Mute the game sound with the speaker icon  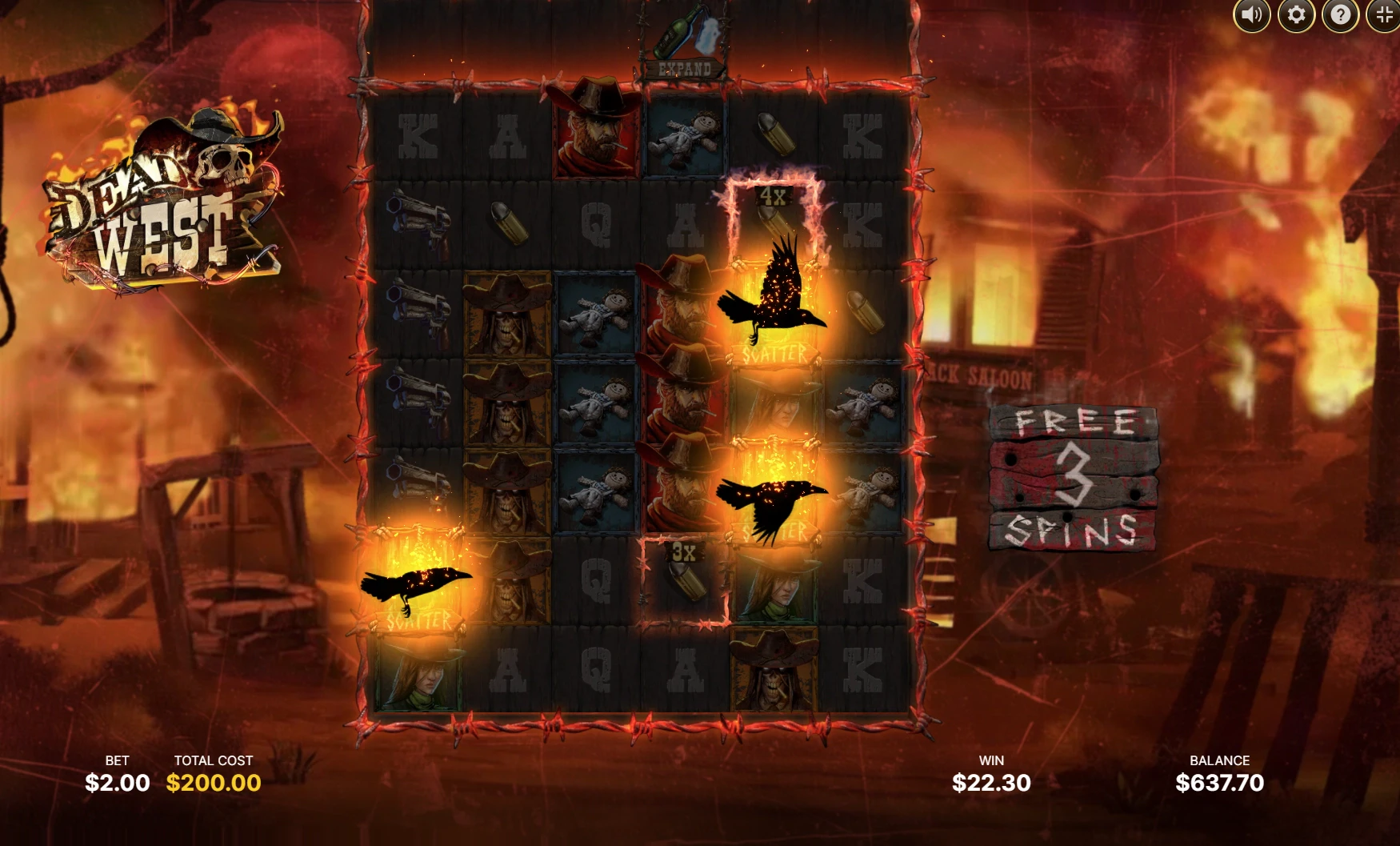[x=1251, y=14]
